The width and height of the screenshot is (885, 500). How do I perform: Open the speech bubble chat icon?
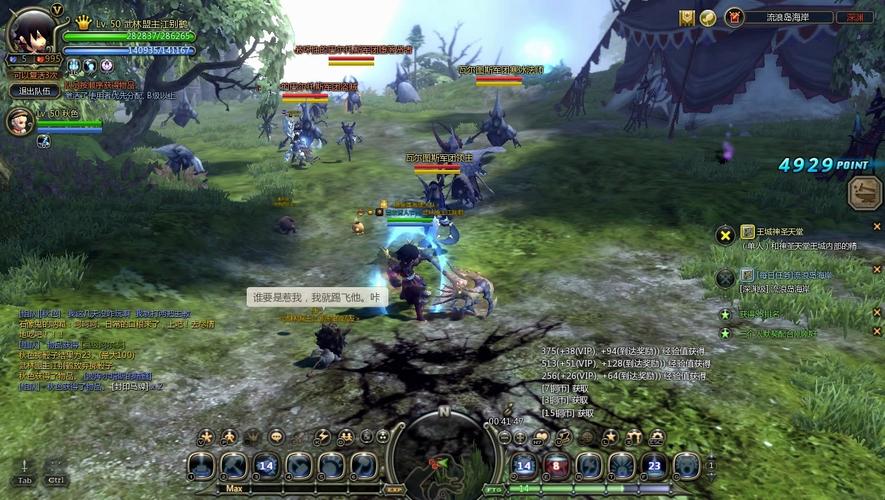(x=276, y=437)
